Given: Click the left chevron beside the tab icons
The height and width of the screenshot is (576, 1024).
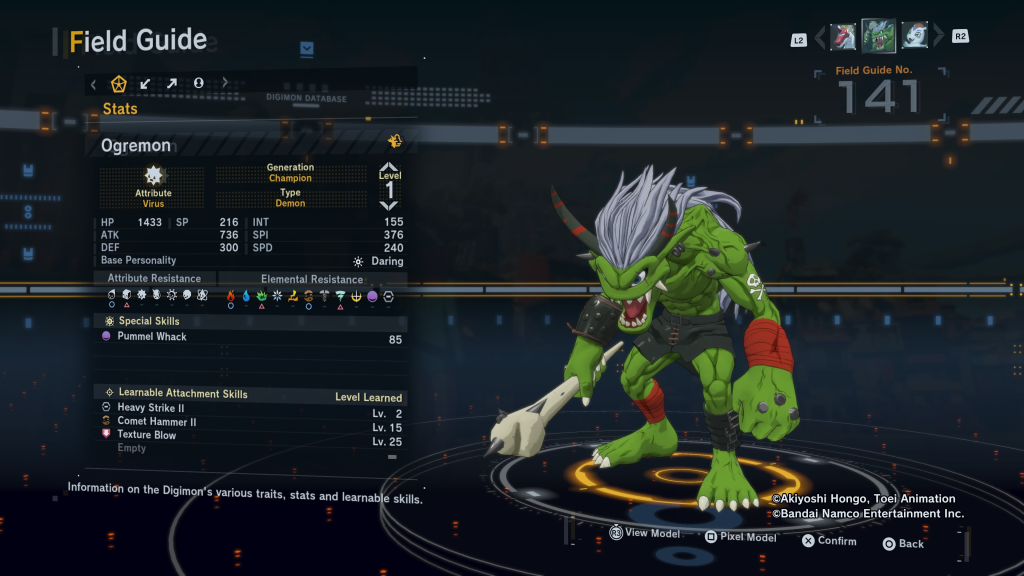Looking at the screenshot, I should 94,84.
